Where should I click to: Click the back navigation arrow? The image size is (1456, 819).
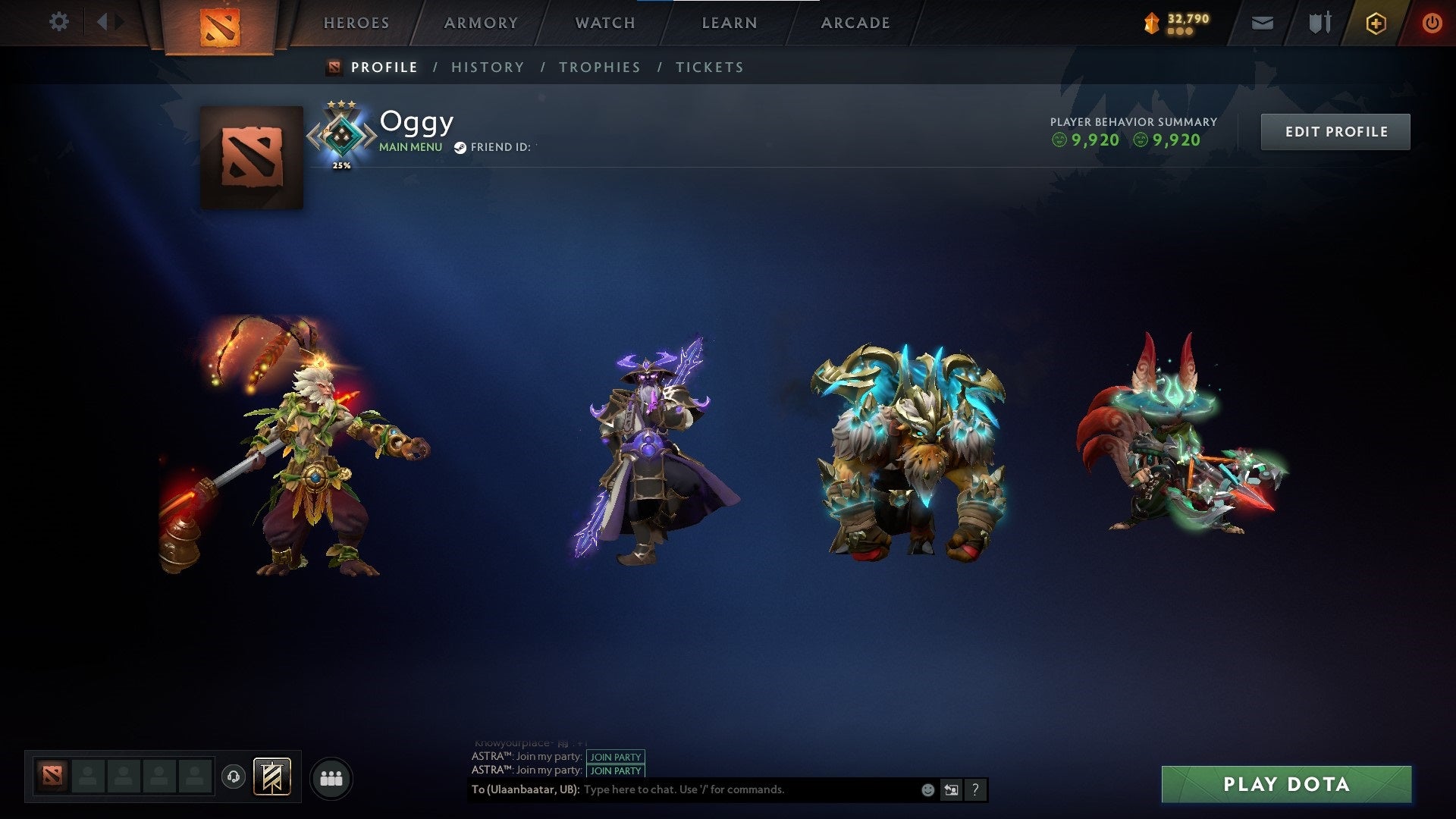click(x=102, y=21)
